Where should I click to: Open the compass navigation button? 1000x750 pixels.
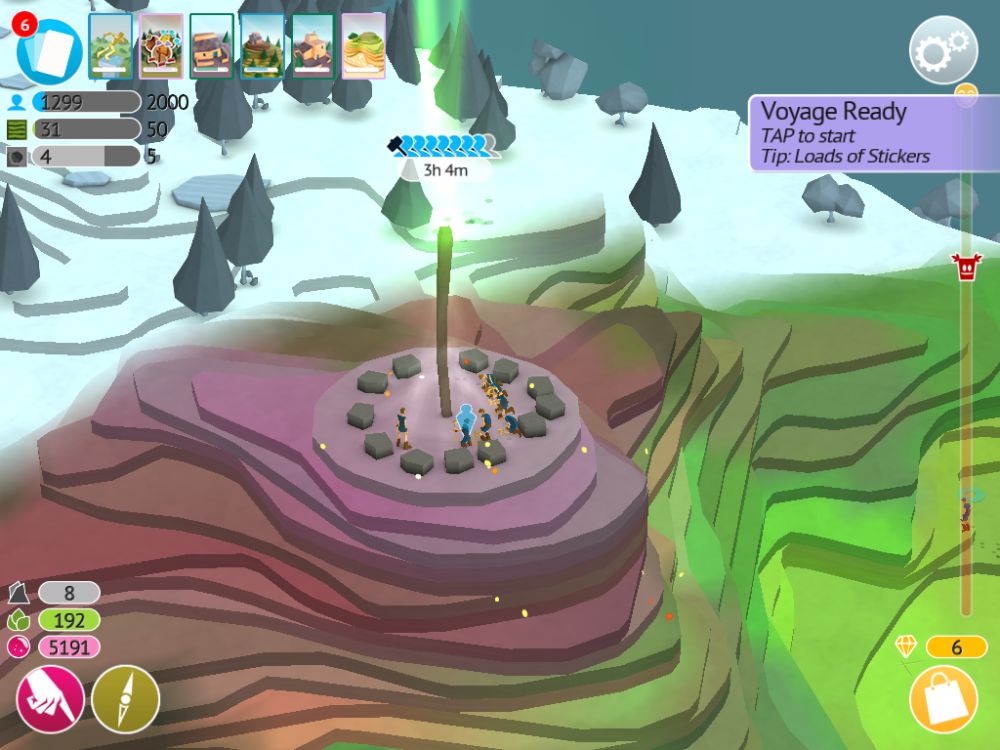(x=126, y=698)
